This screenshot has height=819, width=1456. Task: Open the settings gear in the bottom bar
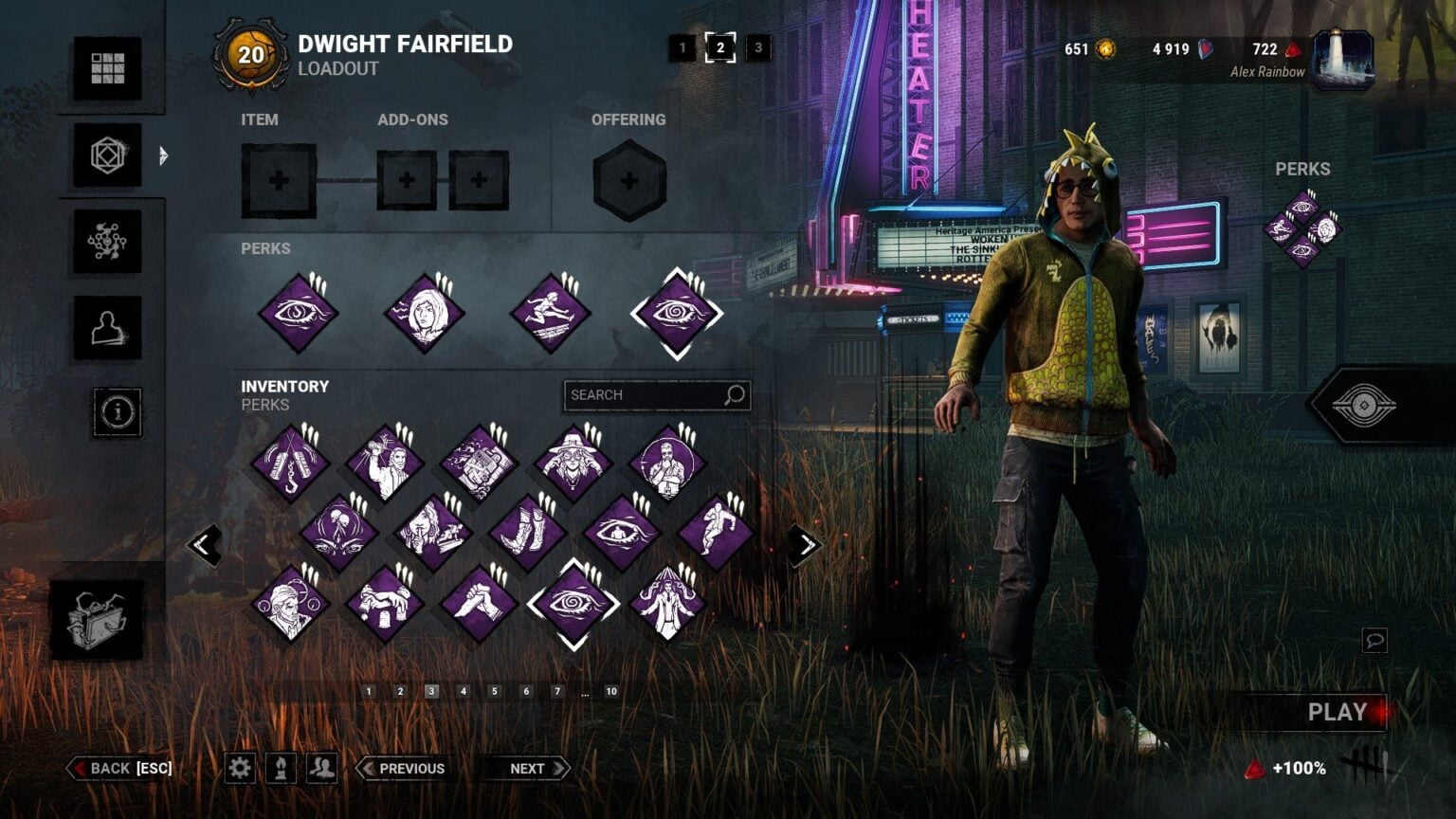tap(240, 768)
